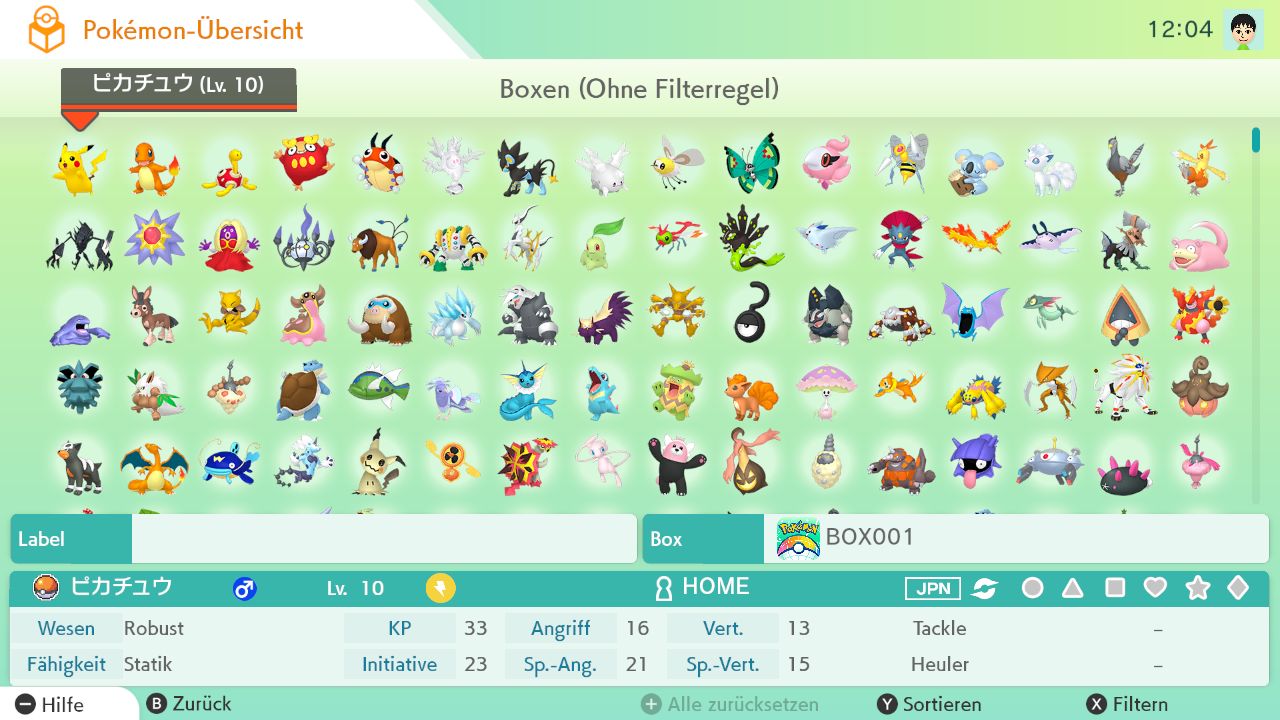1280x720 pixels.
Task: Pick the Luxray slot
Action: click(x=527, y=167)
